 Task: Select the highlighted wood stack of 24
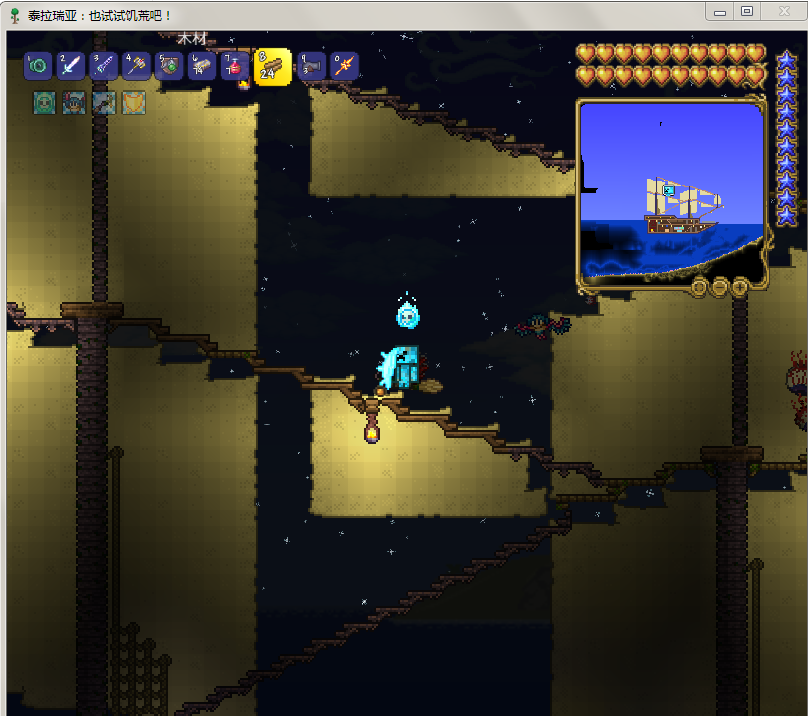click(x=272, y=66)
